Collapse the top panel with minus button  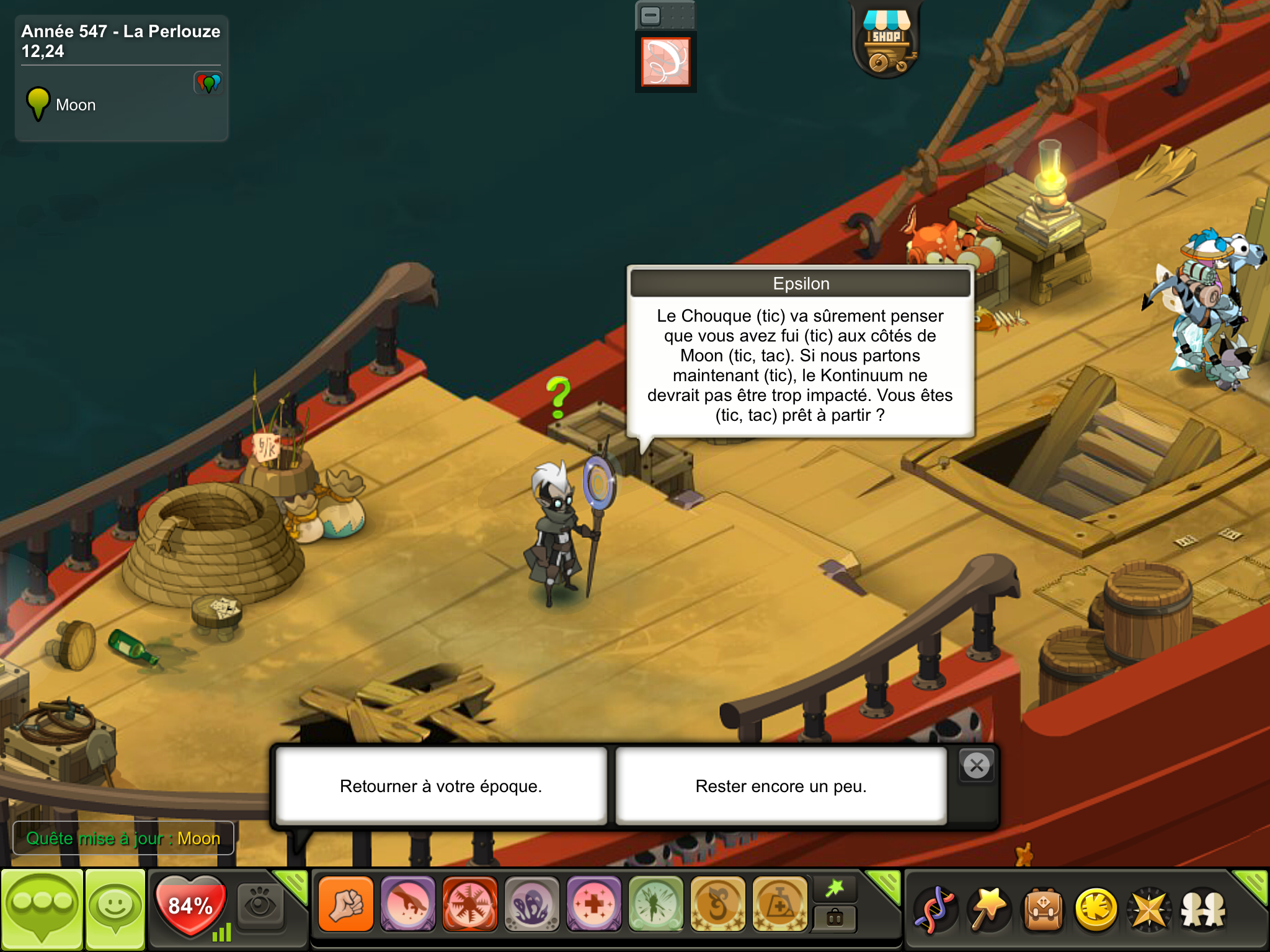(651, 15)
